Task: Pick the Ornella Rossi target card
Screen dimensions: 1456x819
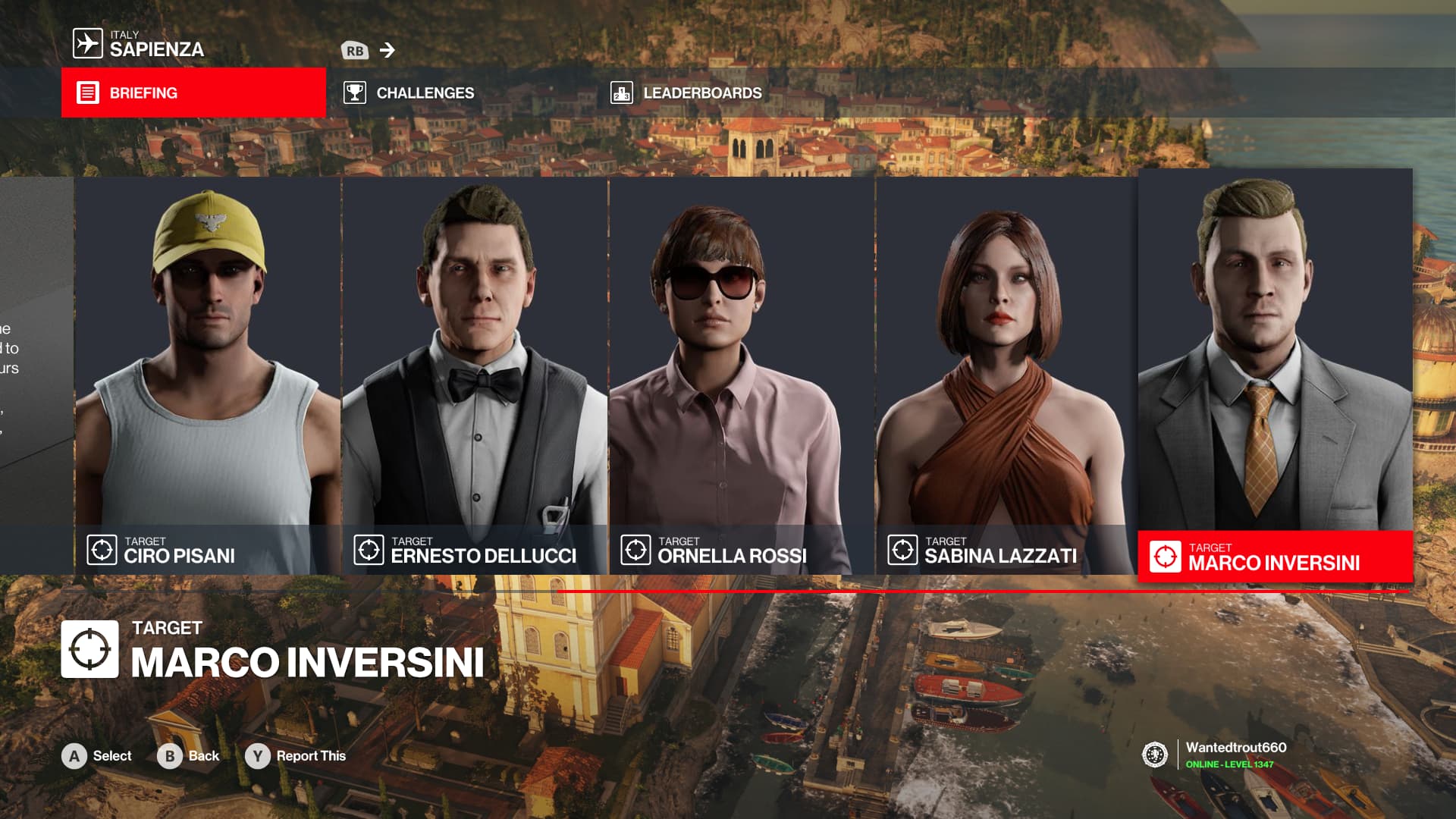Action: coord(742,375)
